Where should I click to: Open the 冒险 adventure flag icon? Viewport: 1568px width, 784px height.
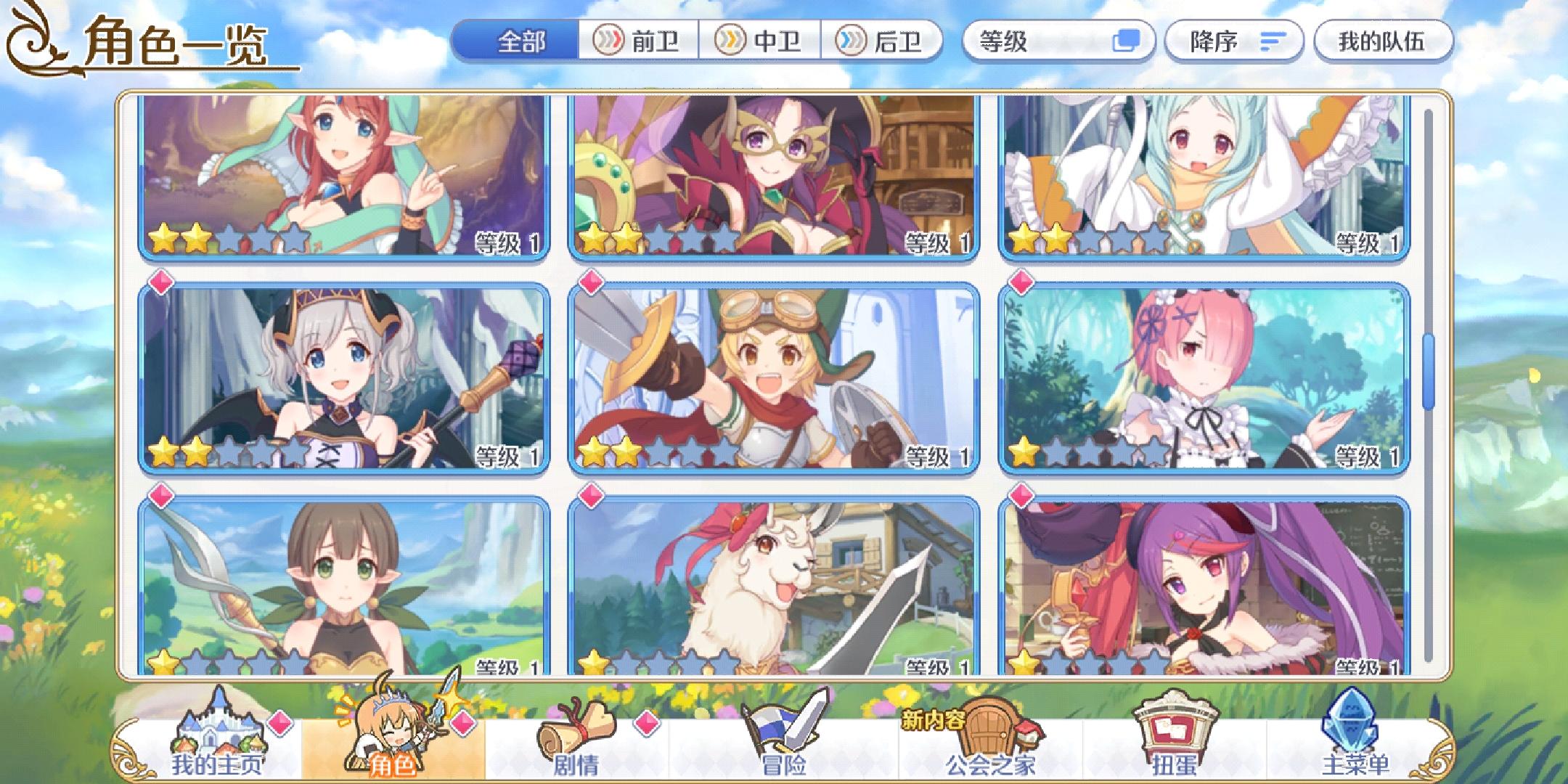[784, 726]
